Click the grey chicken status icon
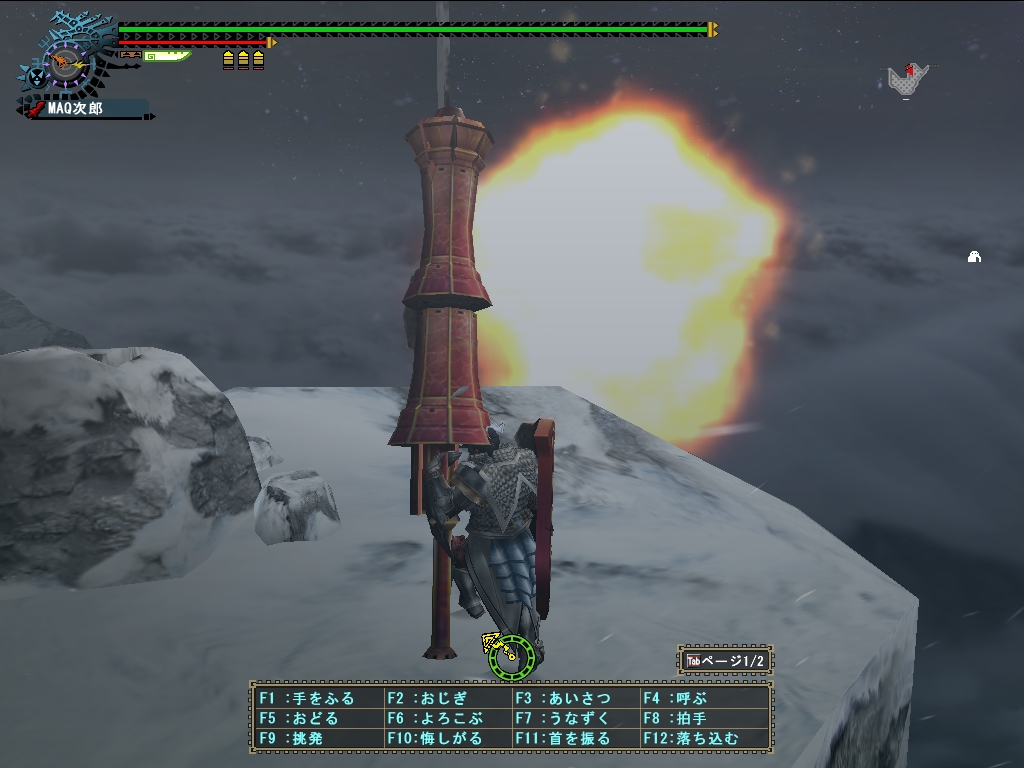The width and height of the screenshot is (1024, 768). click(907, 80)
